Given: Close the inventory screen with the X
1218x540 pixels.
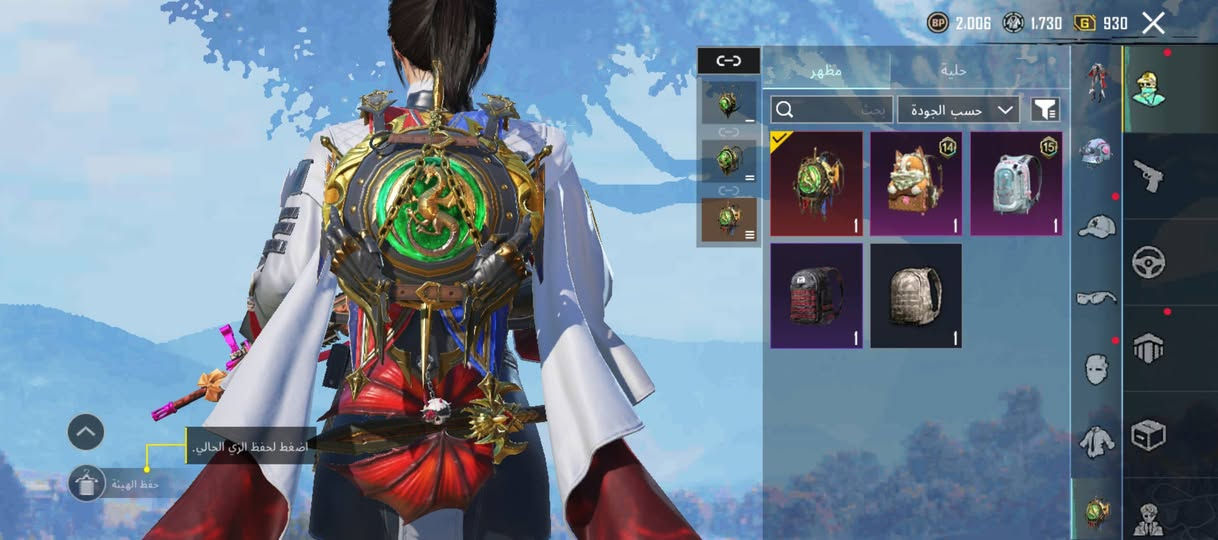Looking at the screenshot, I should (x=1153, y=23).
